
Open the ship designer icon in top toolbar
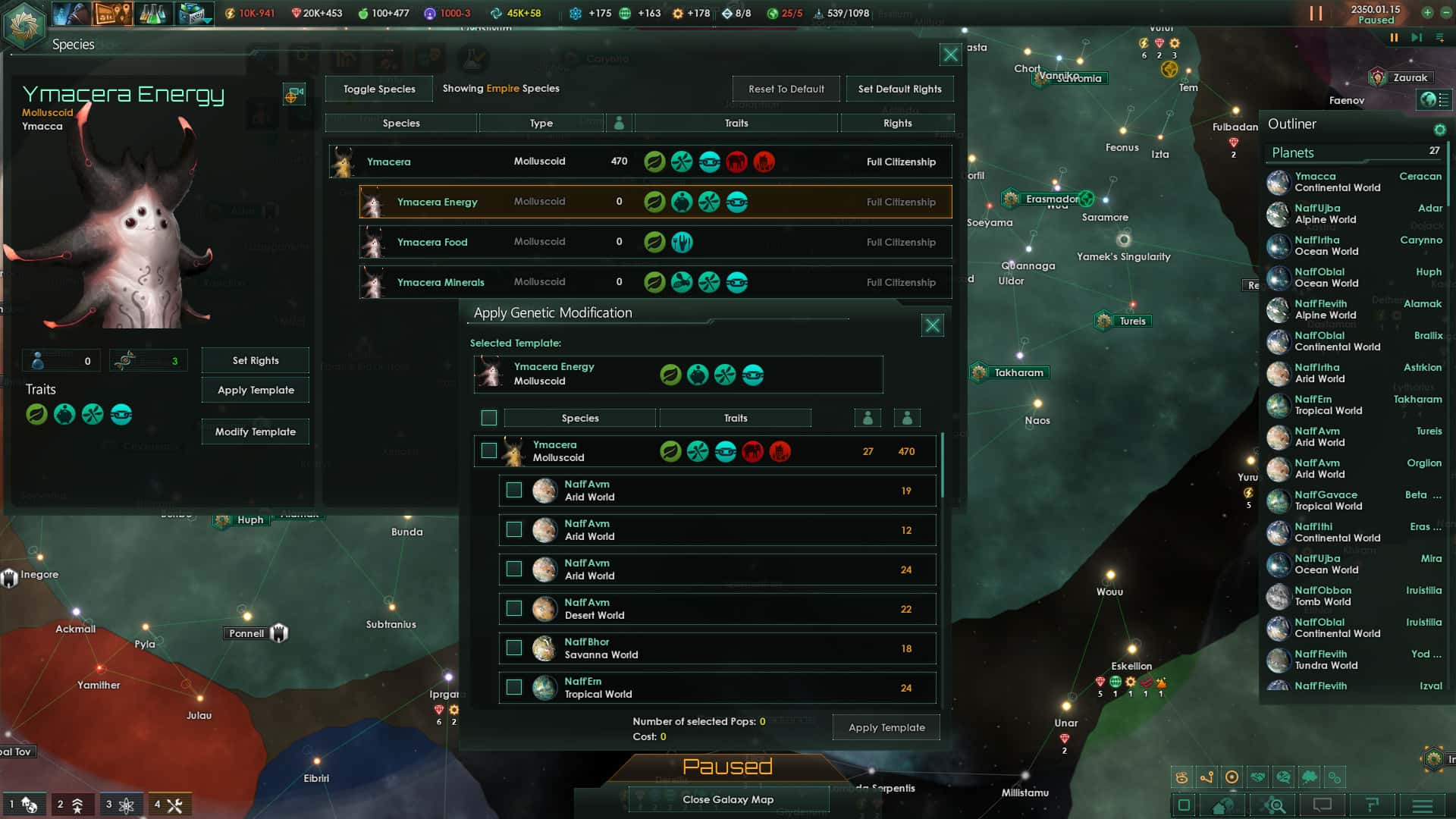click(193, 13)
